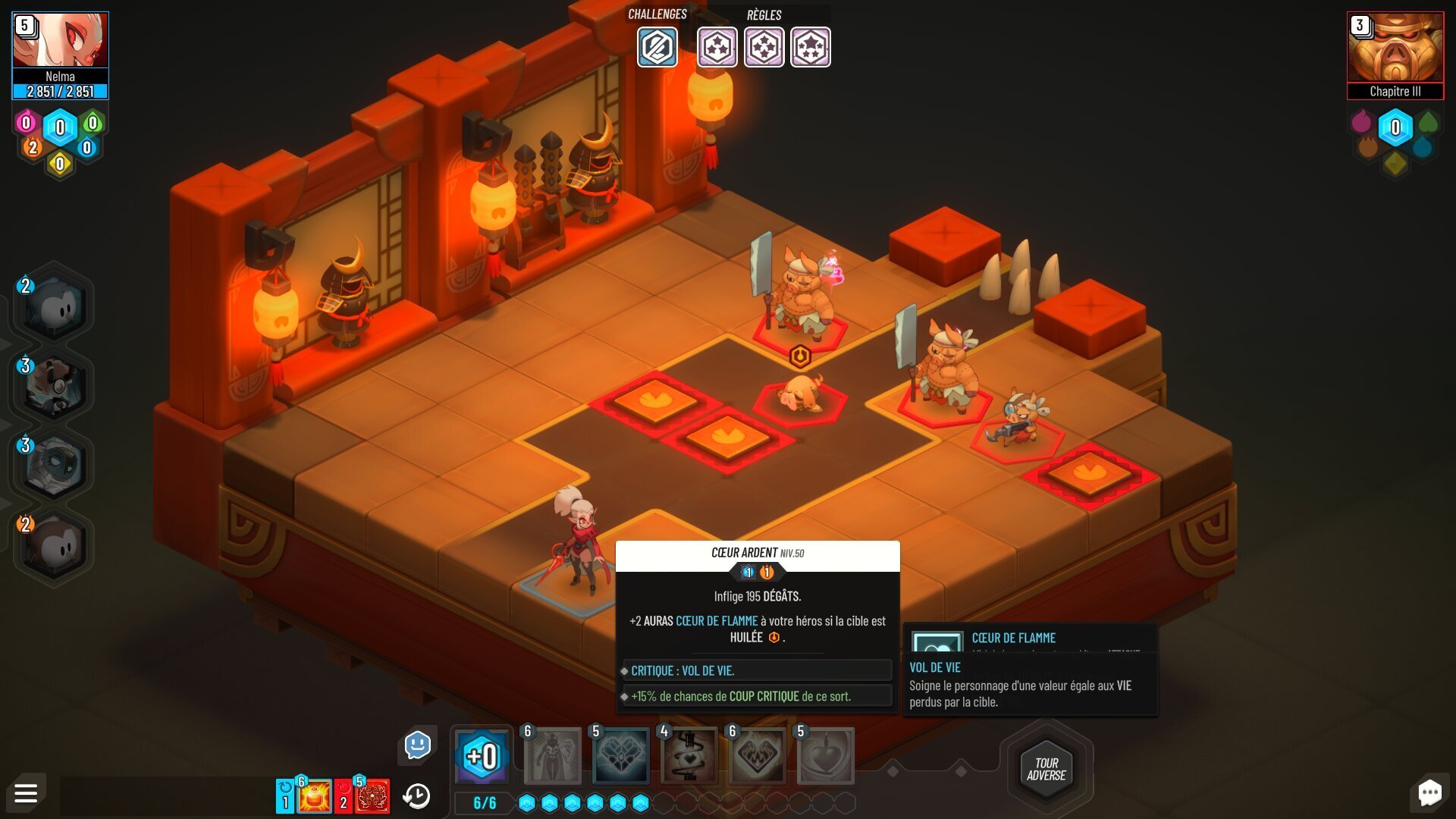This screenshot has width=1456, height=819.
Task: Choose the orange-cost white blob companion
Action: 53,544
